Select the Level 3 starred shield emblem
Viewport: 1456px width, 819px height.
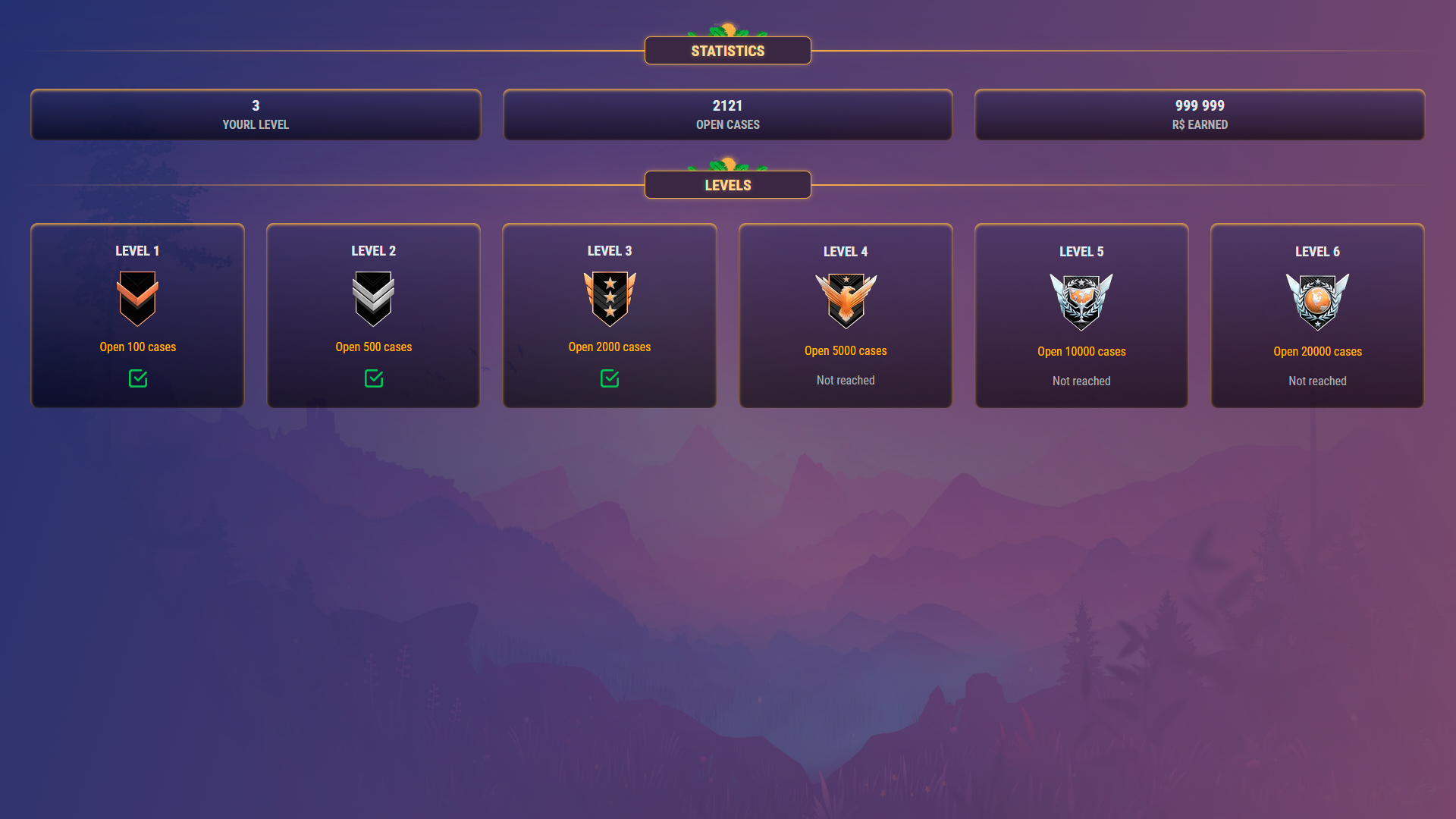(x=609, y=299)
